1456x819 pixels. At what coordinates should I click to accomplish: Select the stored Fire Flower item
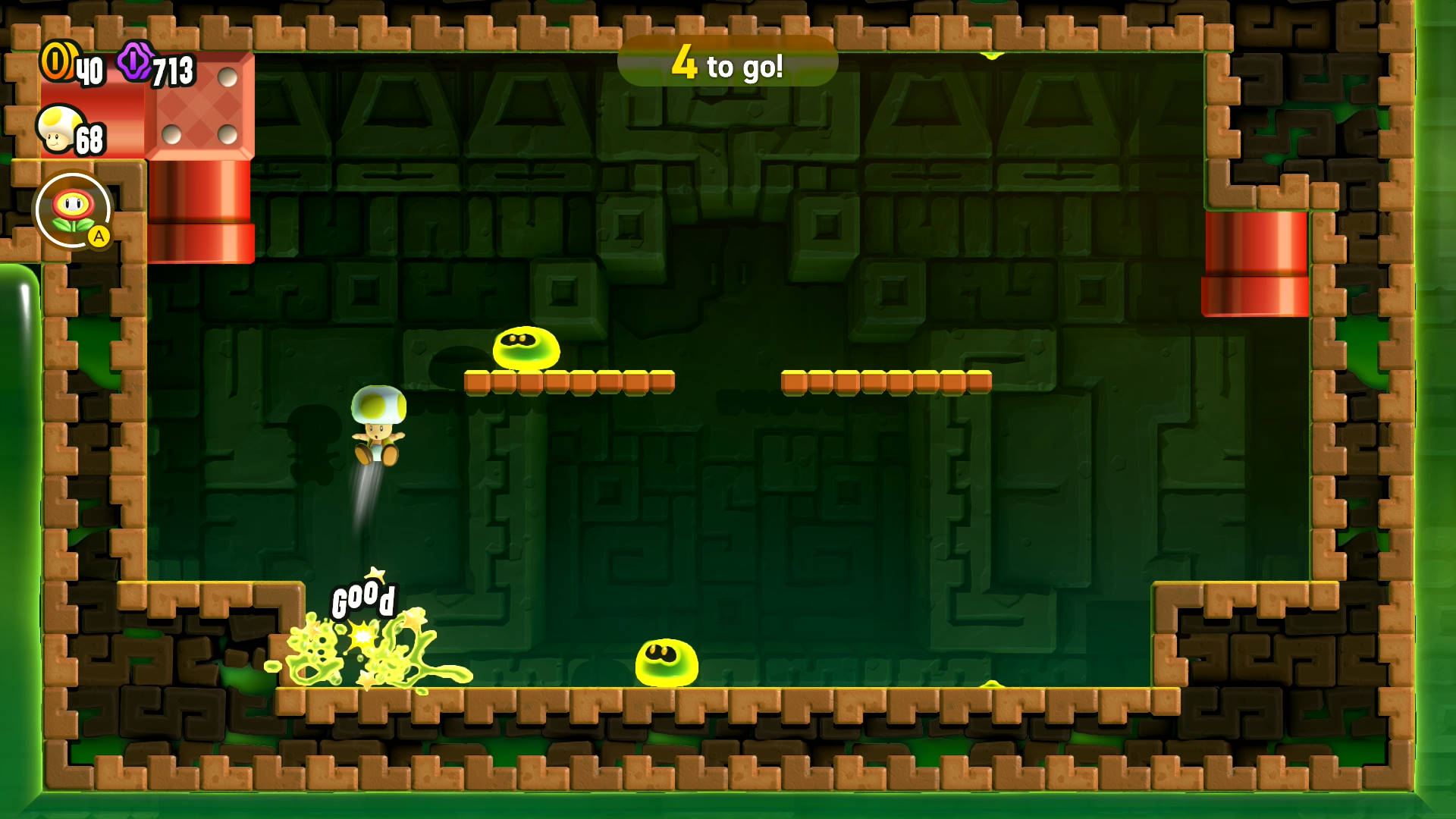tap(74, 210)
